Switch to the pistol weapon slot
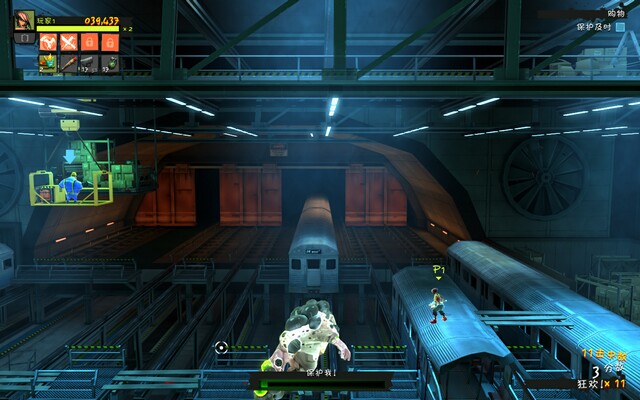Image resolution: width=640 pixels, height=400 pixels. pos(88,63)
